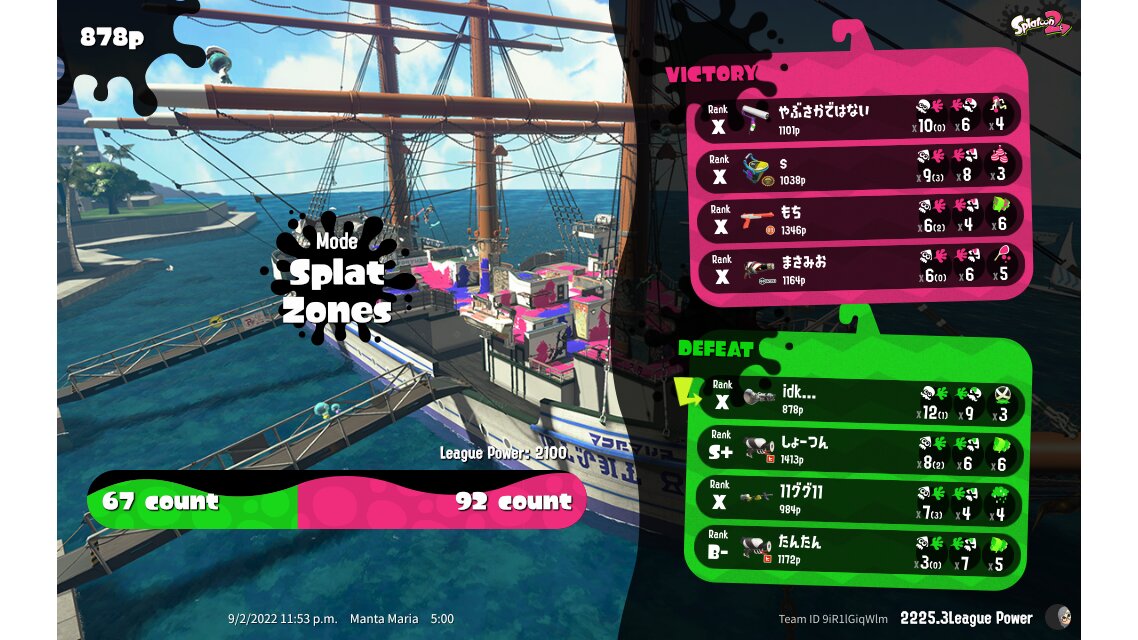
Task: Click the orange blaster weapon icon
Action: 755,216
